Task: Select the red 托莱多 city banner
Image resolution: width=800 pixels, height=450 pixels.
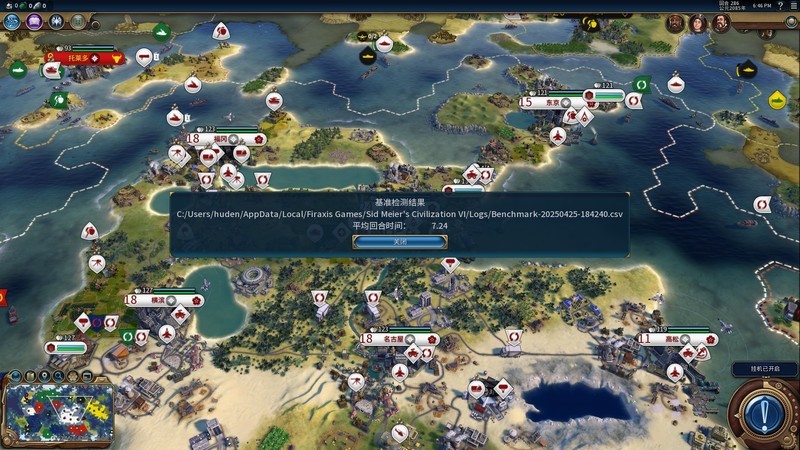Action: (x=78, y=58)
